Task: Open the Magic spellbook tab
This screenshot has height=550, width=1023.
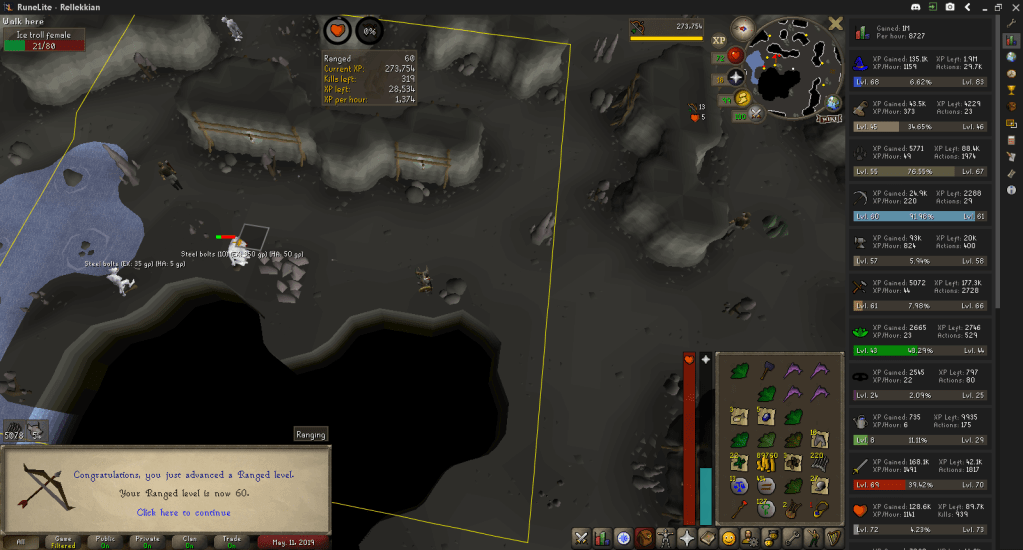Action: pyautogui.click(x=706, y=538)
